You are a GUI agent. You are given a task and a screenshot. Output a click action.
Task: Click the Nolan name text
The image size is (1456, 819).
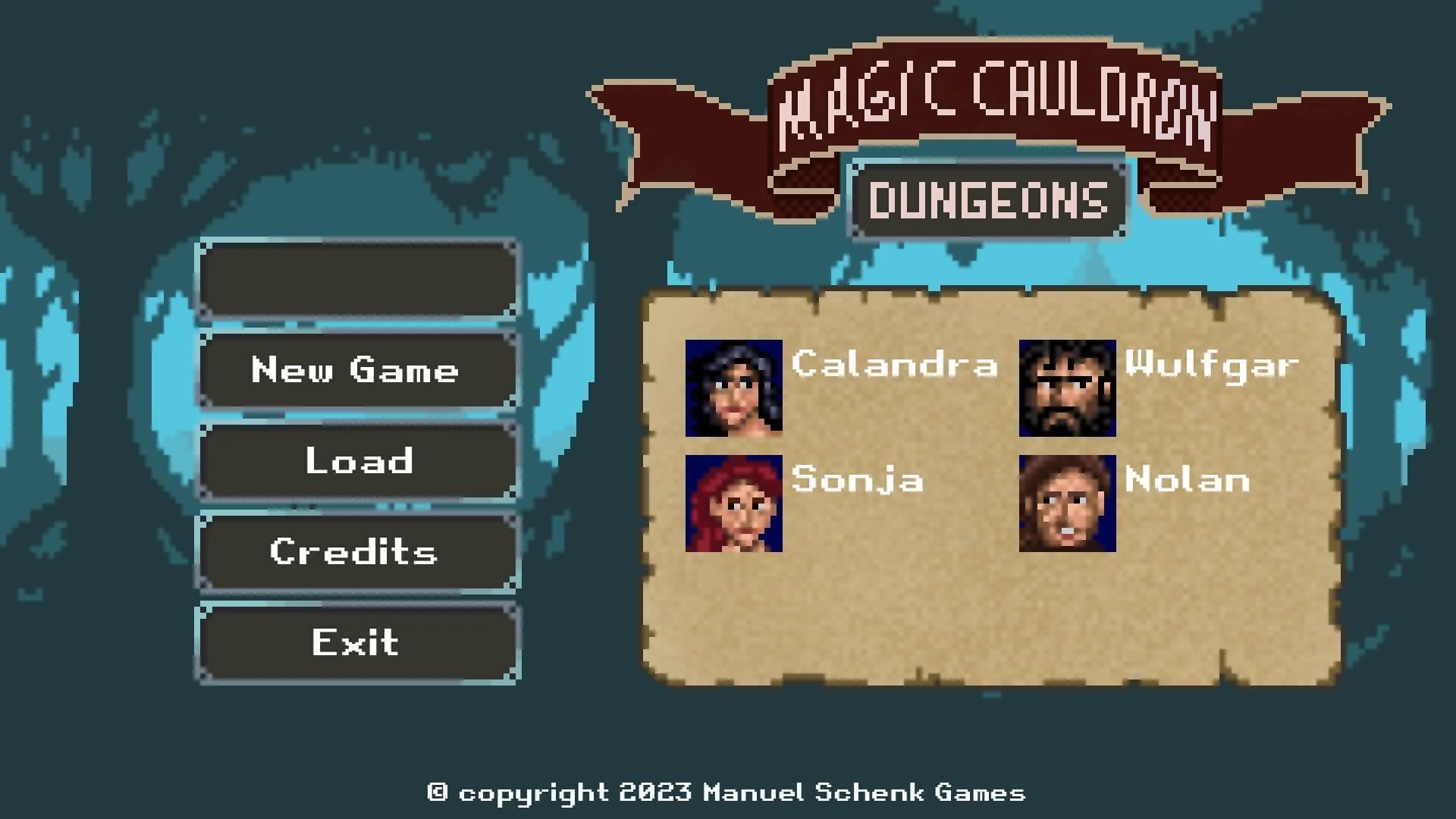click(1185, 479)
